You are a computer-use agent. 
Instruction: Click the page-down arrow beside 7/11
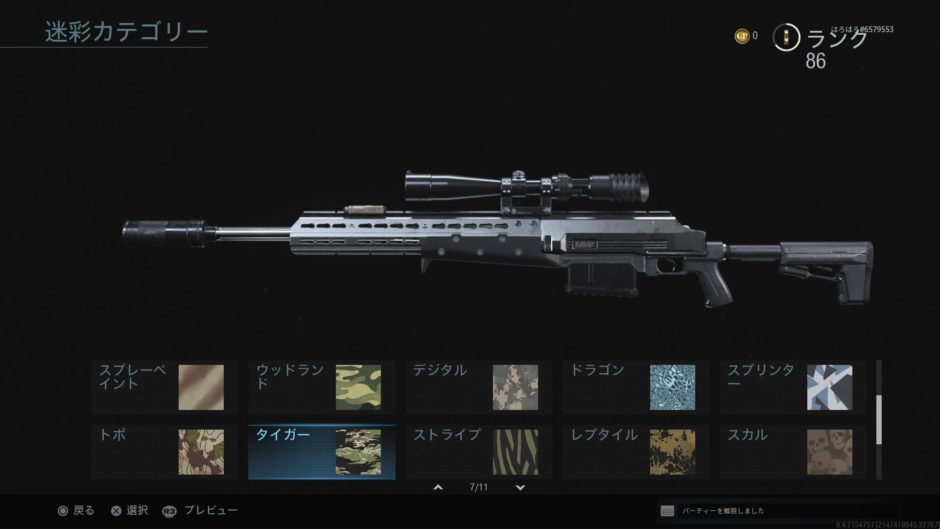coord(520,487)
